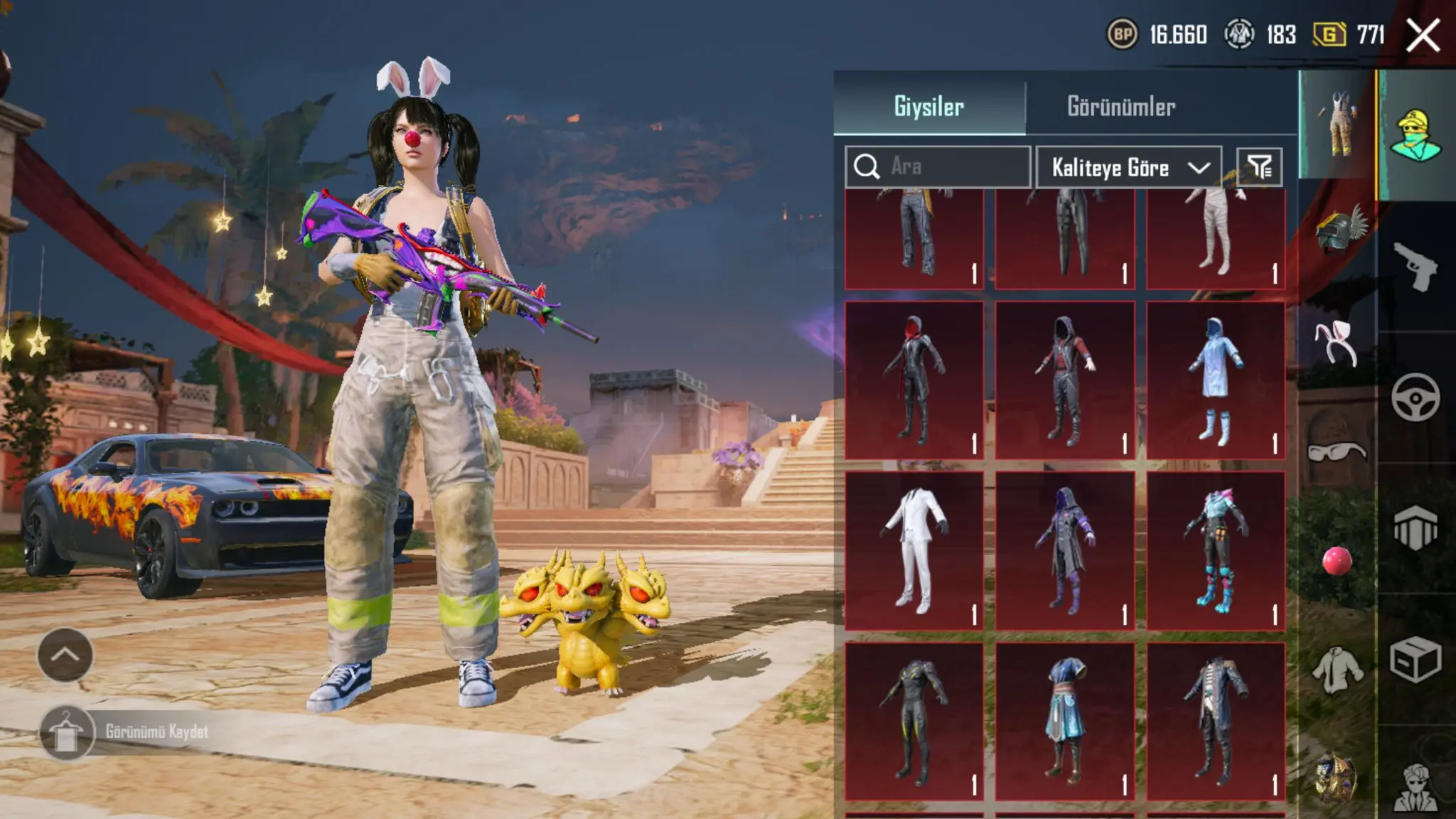1456x819 pixels.
Task: Select the bunny ears headwear slot
Action: point(1337,343)
